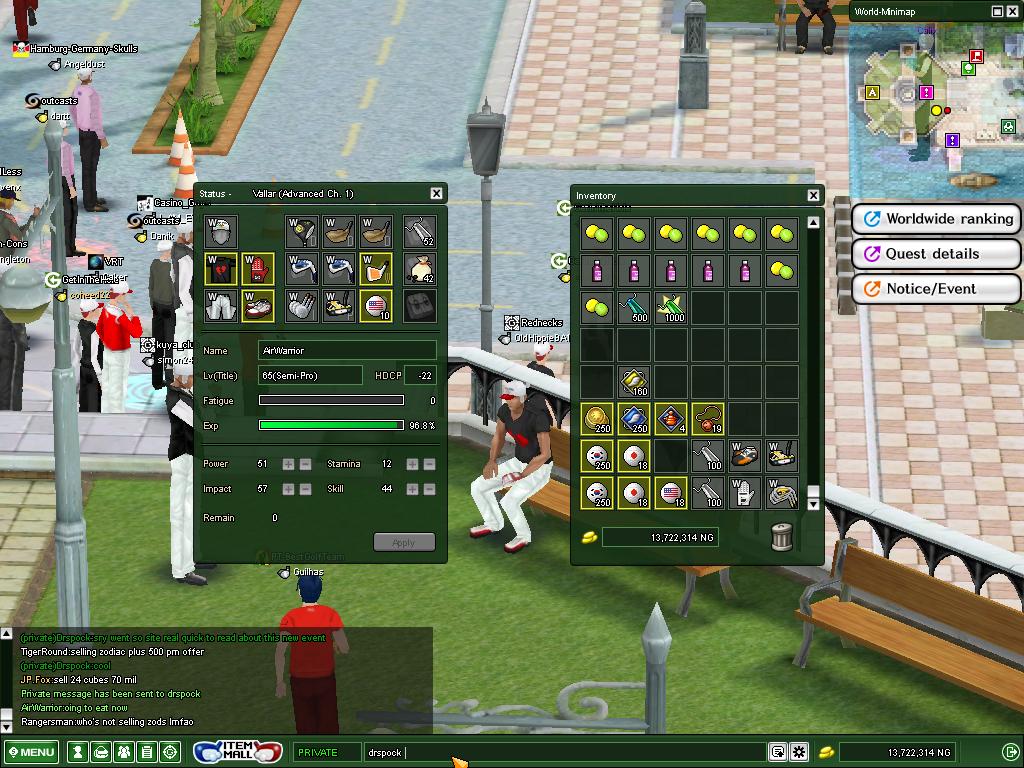1024x768 pixels.
Task: Decrease the Skill stat
Action: click(x=429, y=489)
